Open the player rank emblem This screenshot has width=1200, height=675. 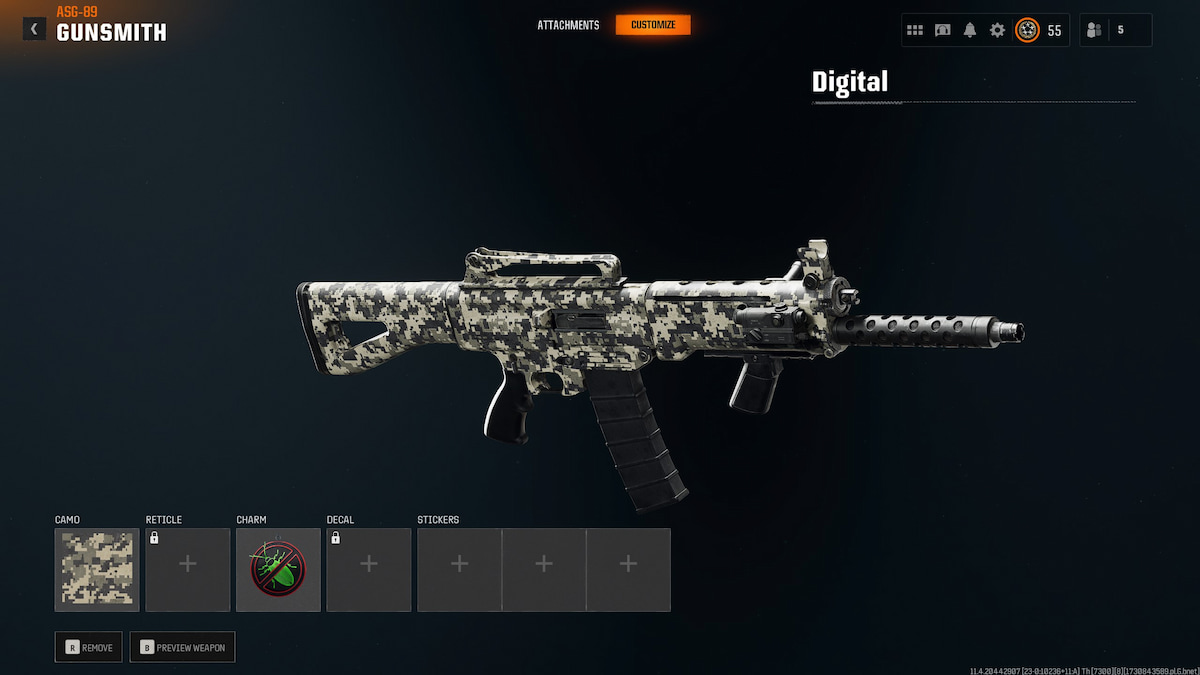(x=1027, y=30)
